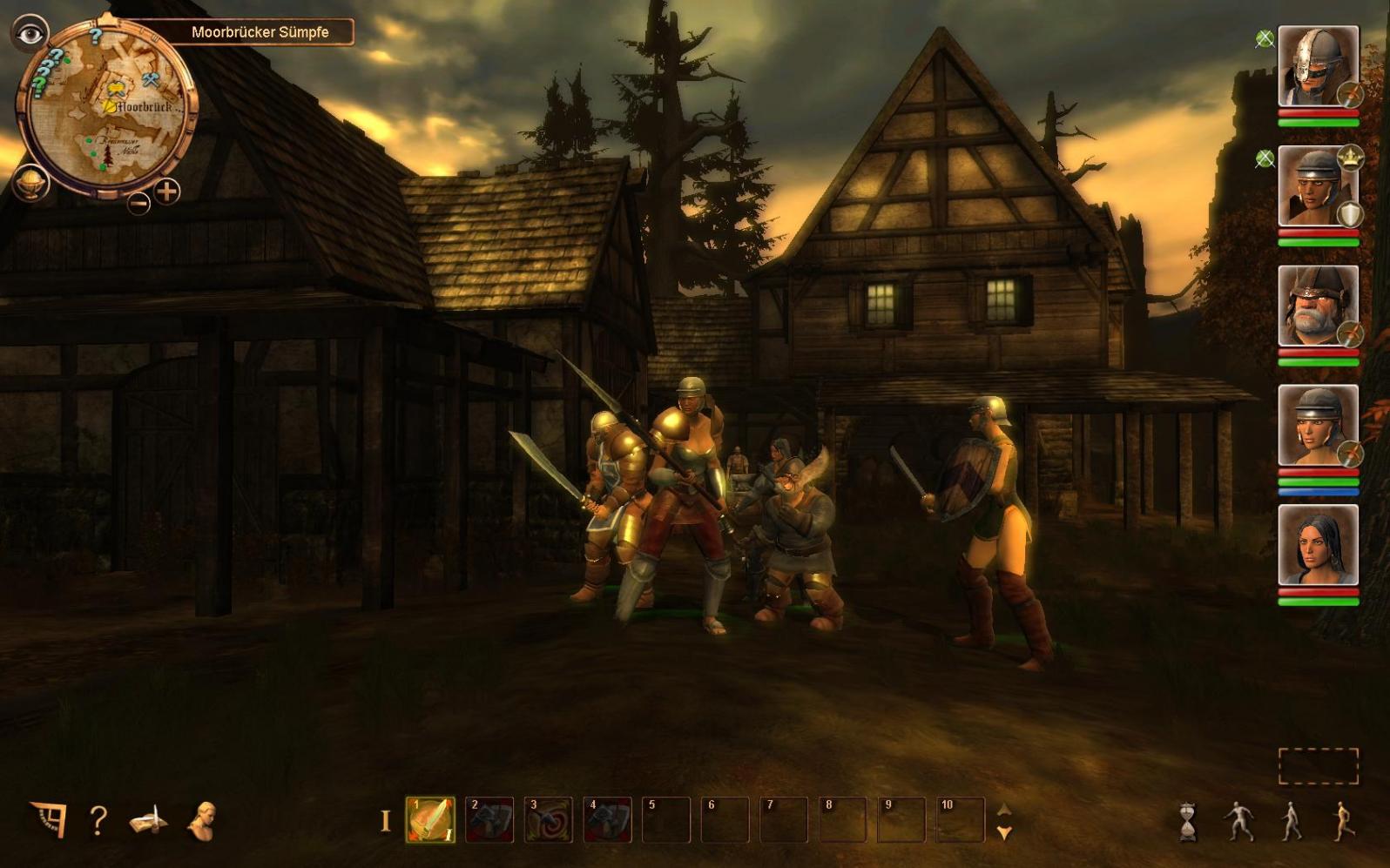
Task: Select the crossed hammers marker on minimap
Action: pos(152,80)
